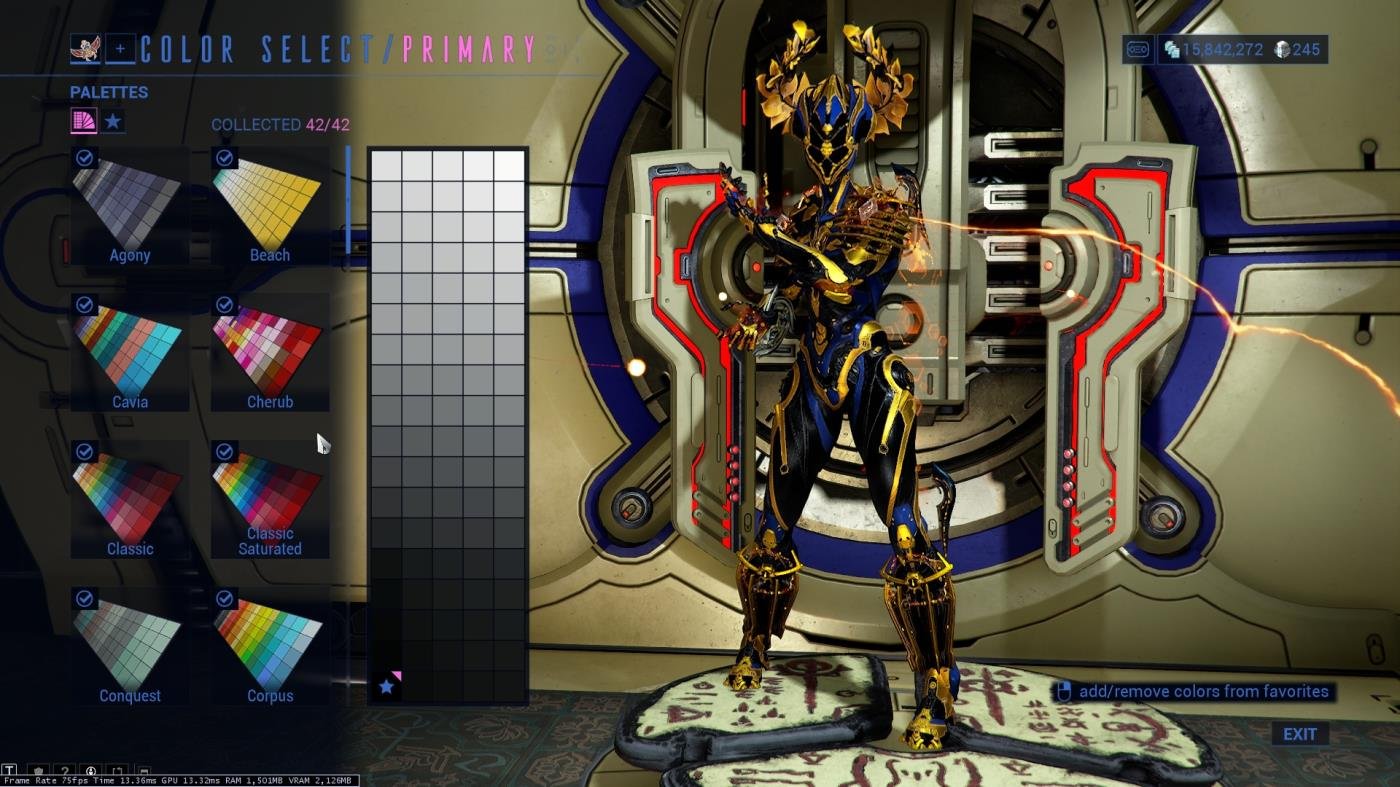Switch to the all palettes fan tab
Image resolution: width=1400 pixels, height=787 pixels.
(83, 122)
